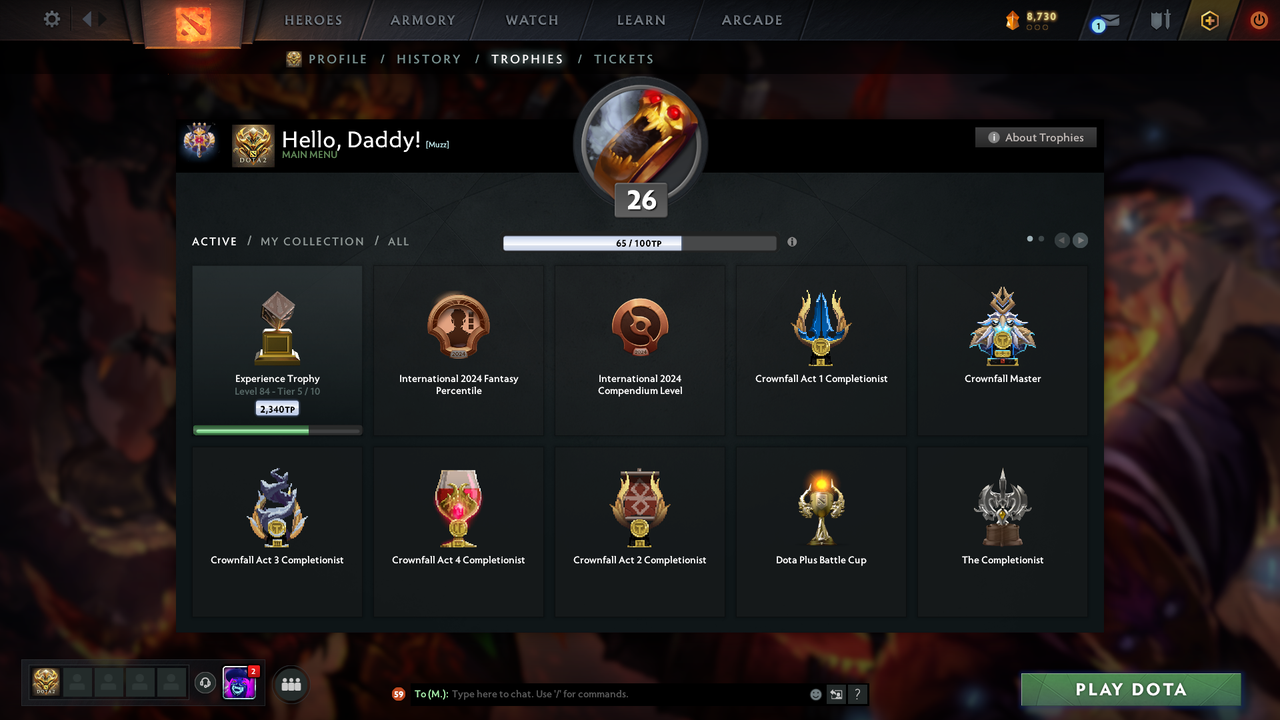Click the shield and sword Armory icon

click(1160, 20)
